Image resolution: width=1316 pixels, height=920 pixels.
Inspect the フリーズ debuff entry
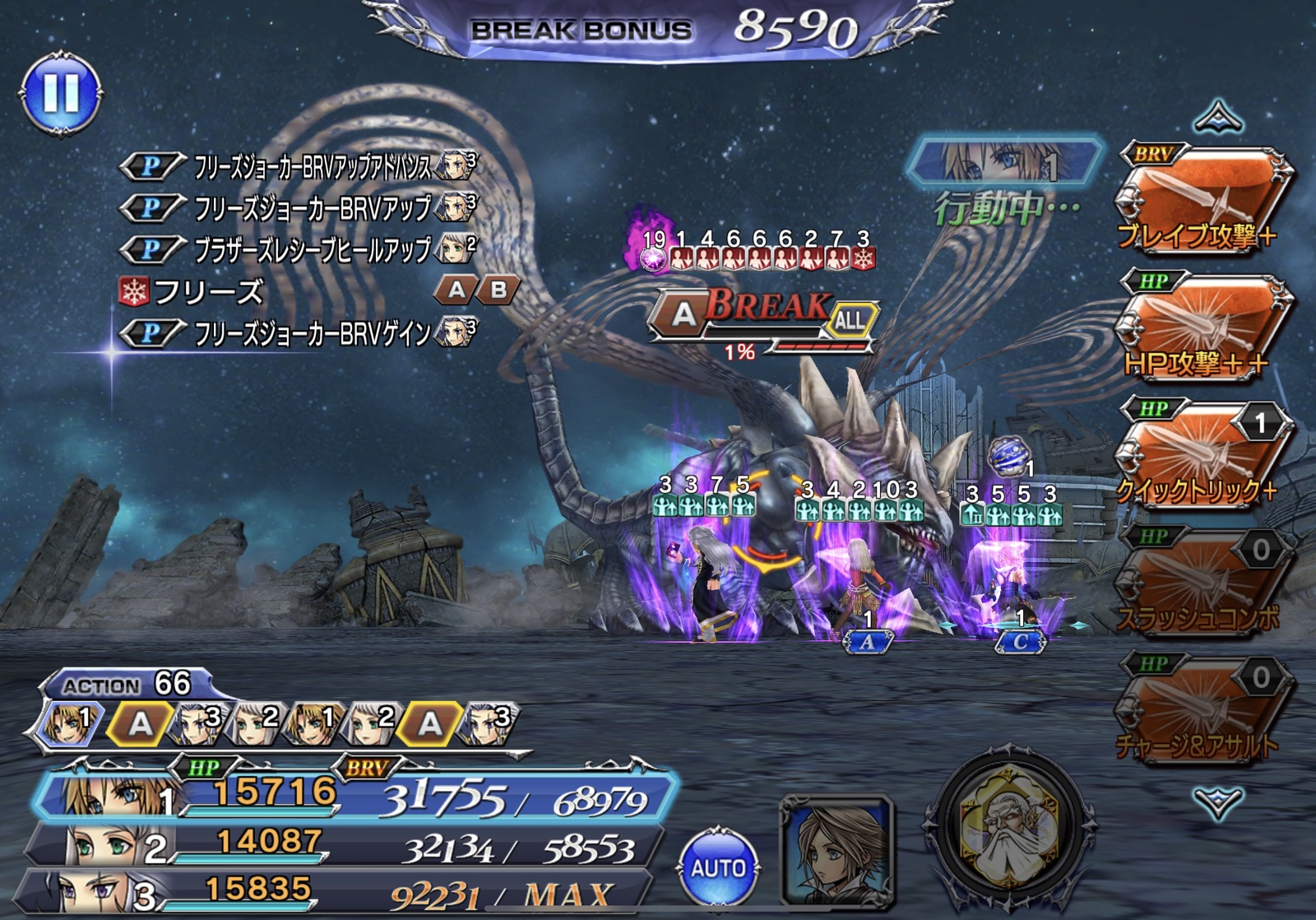(206, 291)
